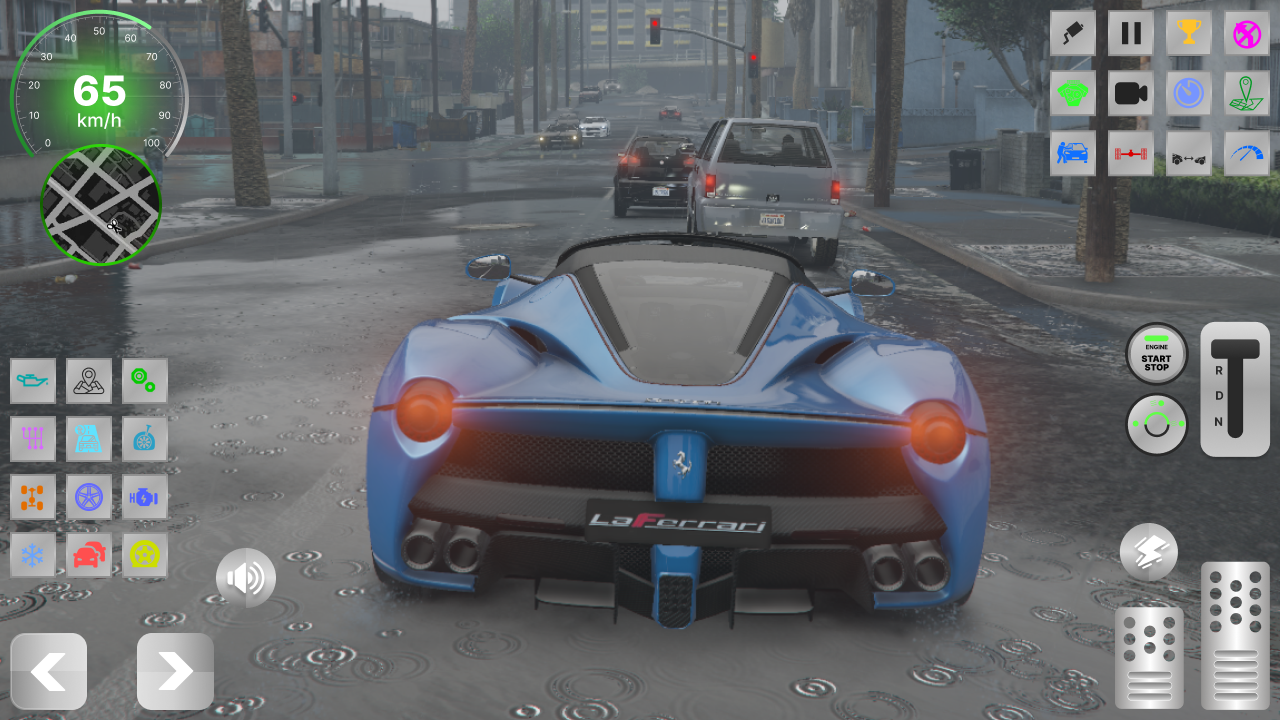Open engine tuning via the green engine icon

[1072, 93]
